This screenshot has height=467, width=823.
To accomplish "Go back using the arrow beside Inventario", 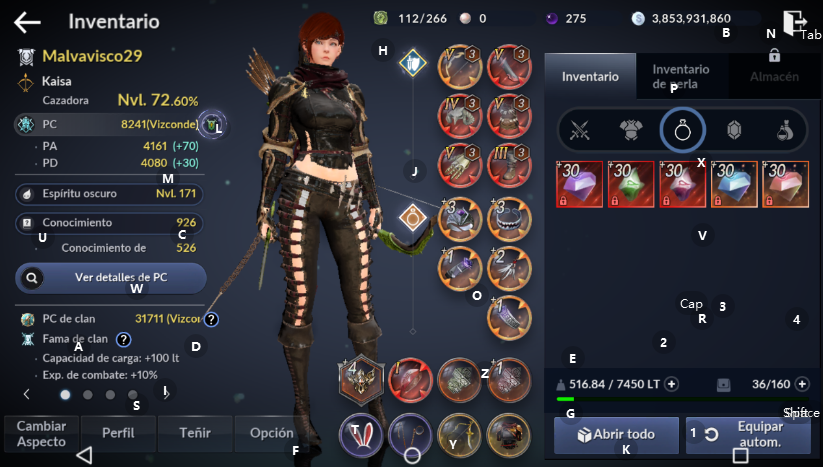I will [x=27, y=21].
